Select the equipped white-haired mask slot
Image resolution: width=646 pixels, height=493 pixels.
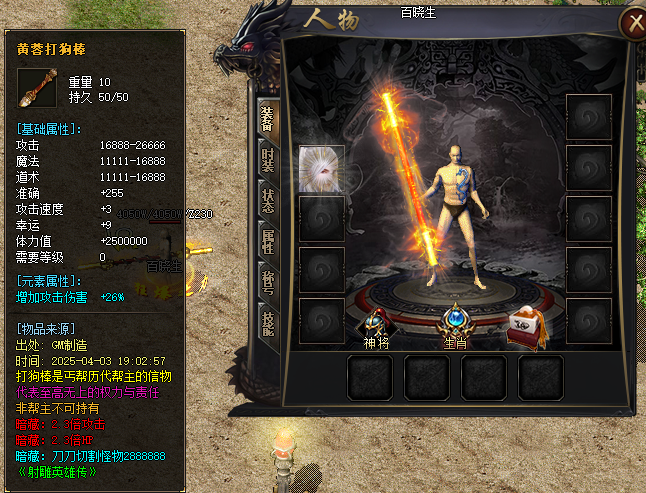(322, 167)
